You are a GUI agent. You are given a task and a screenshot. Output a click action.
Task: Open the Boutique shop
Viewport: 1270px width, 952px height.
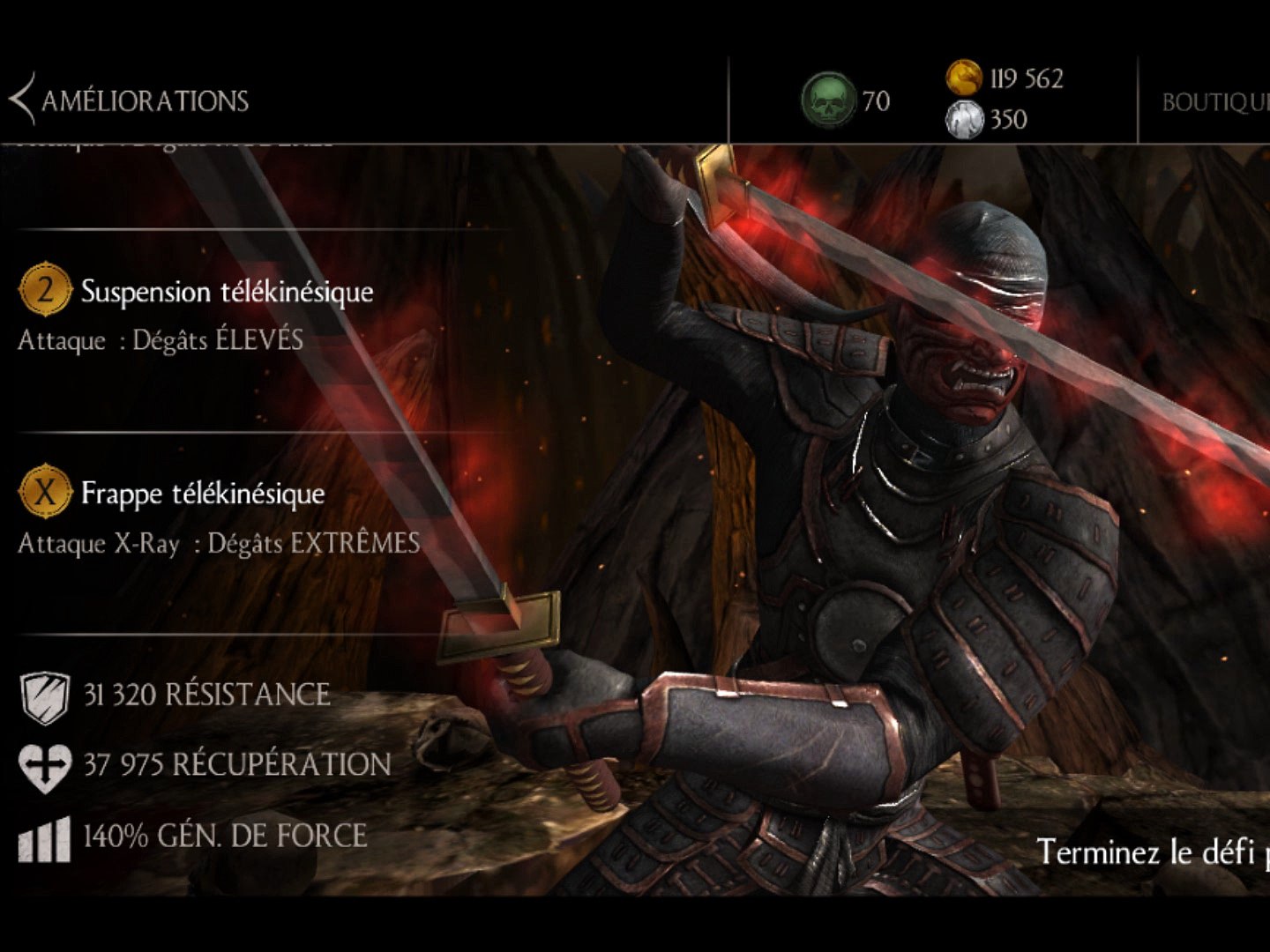pos(1214,102)
